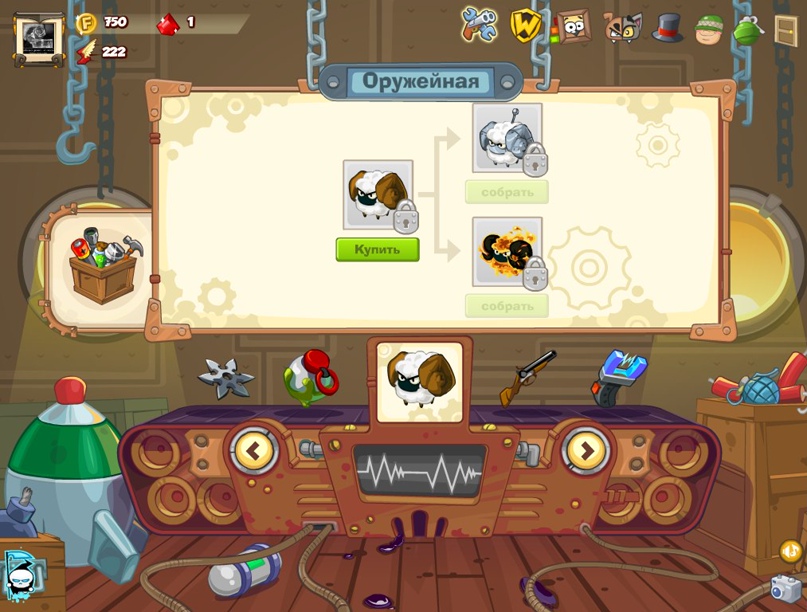Viewport: 807px width, 612px height.
Task: Click the green Купить button
Action: (377, 249)
